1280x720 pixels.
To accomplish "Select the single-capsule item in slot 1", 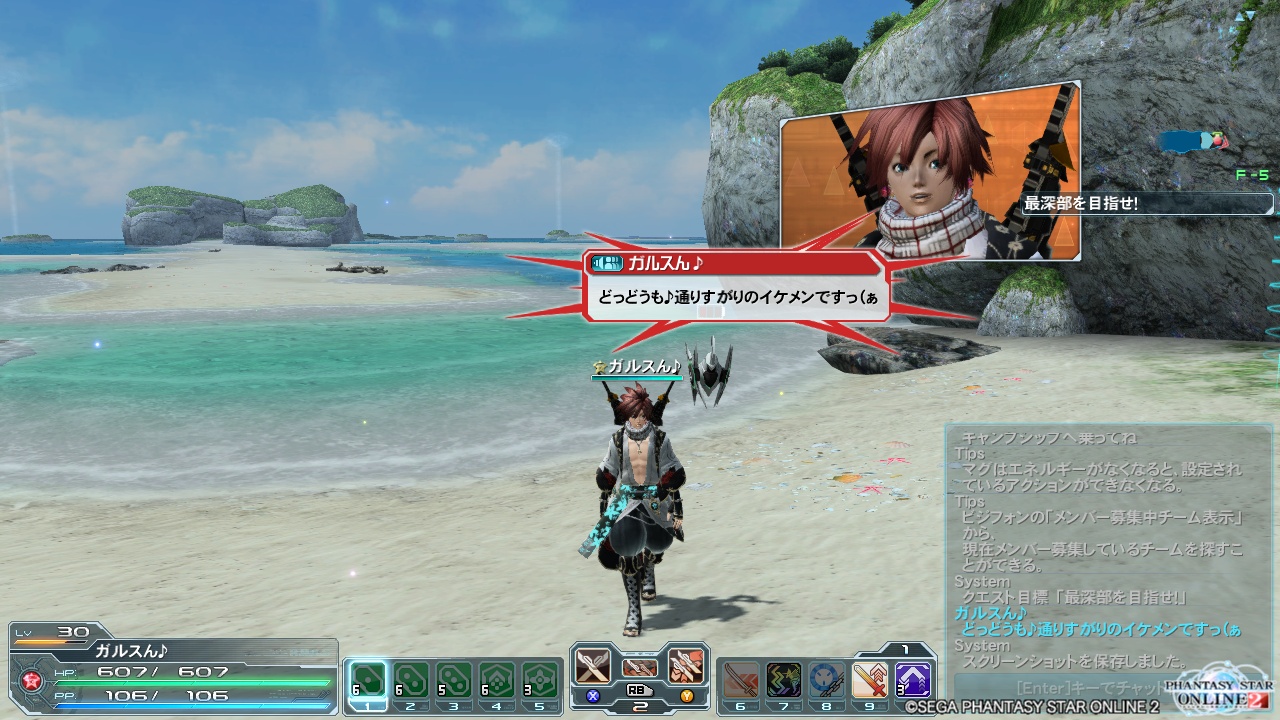I will [368, 681].
